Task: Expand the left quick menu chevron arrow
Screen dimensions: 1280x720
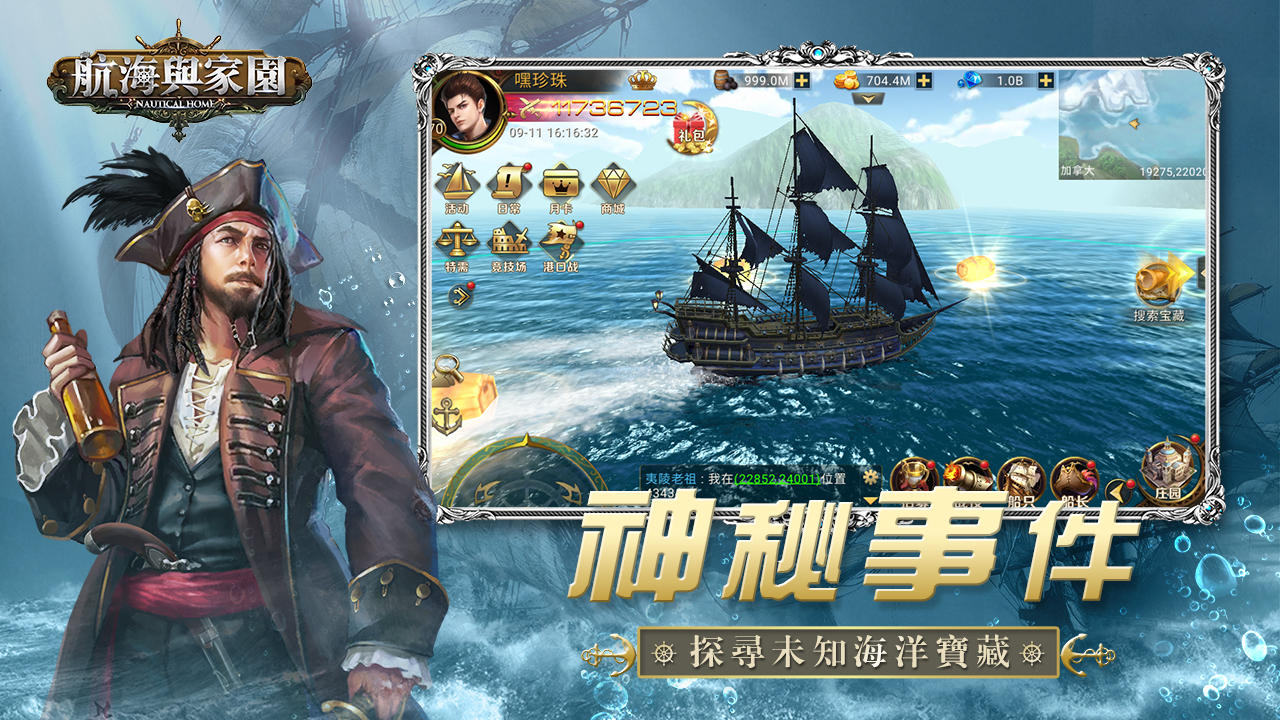Action: pos(460,294)
